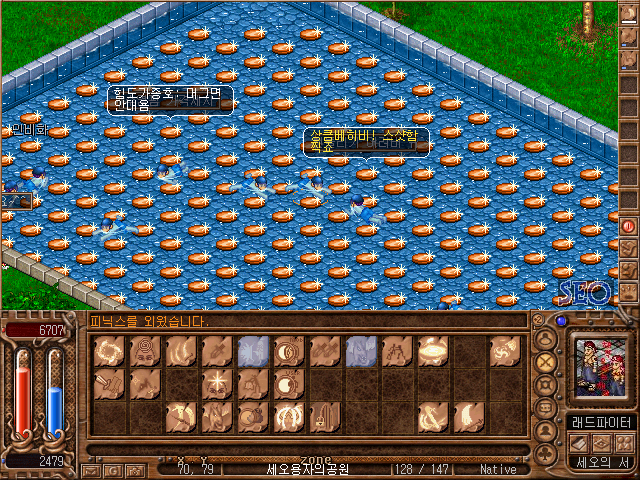The image size is (640, 480).
Task: Select the crossed swords round button
Action: (546, 360)
